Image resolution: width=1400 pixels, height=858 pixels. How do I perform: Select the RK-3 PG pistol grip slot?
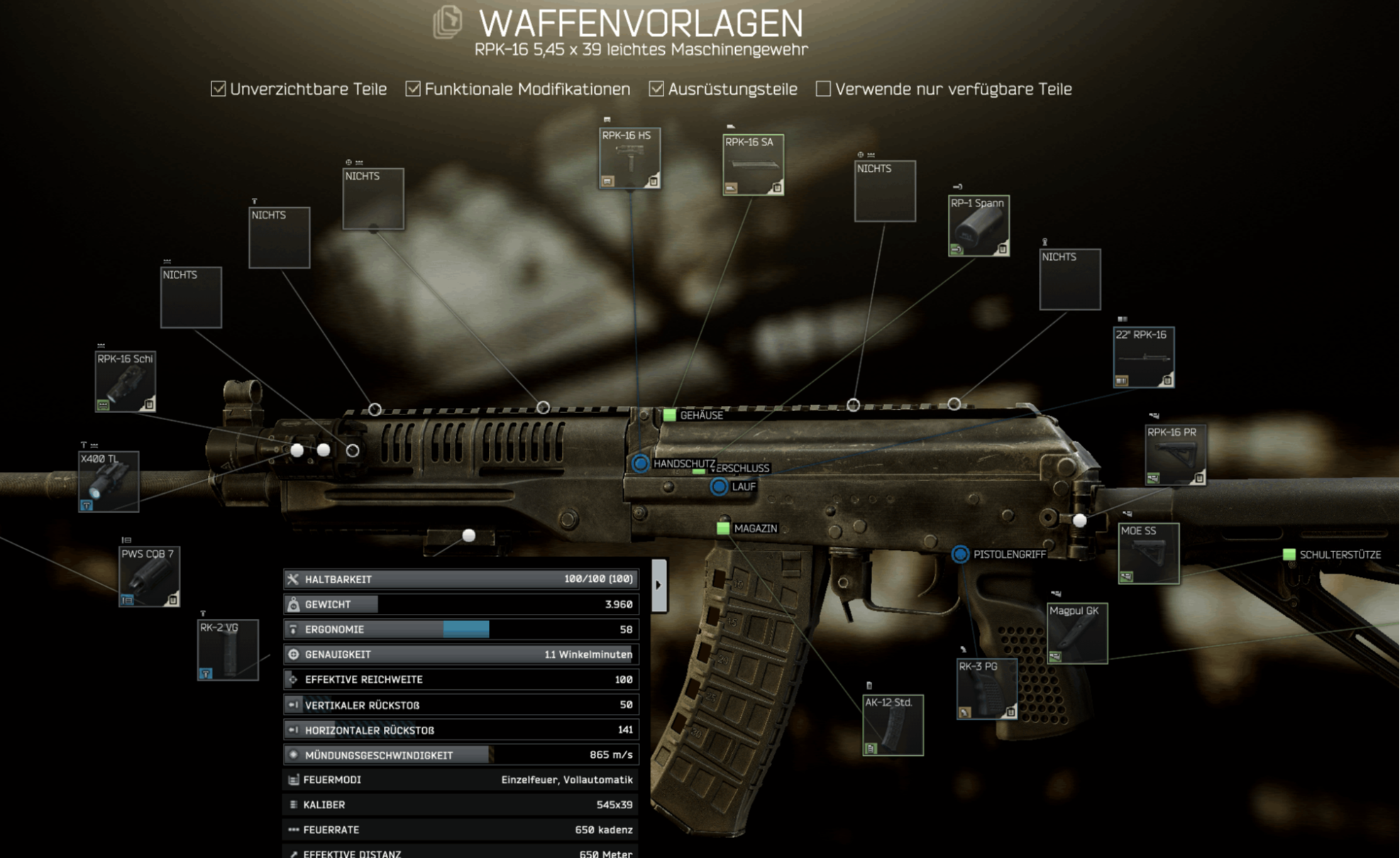986,688
